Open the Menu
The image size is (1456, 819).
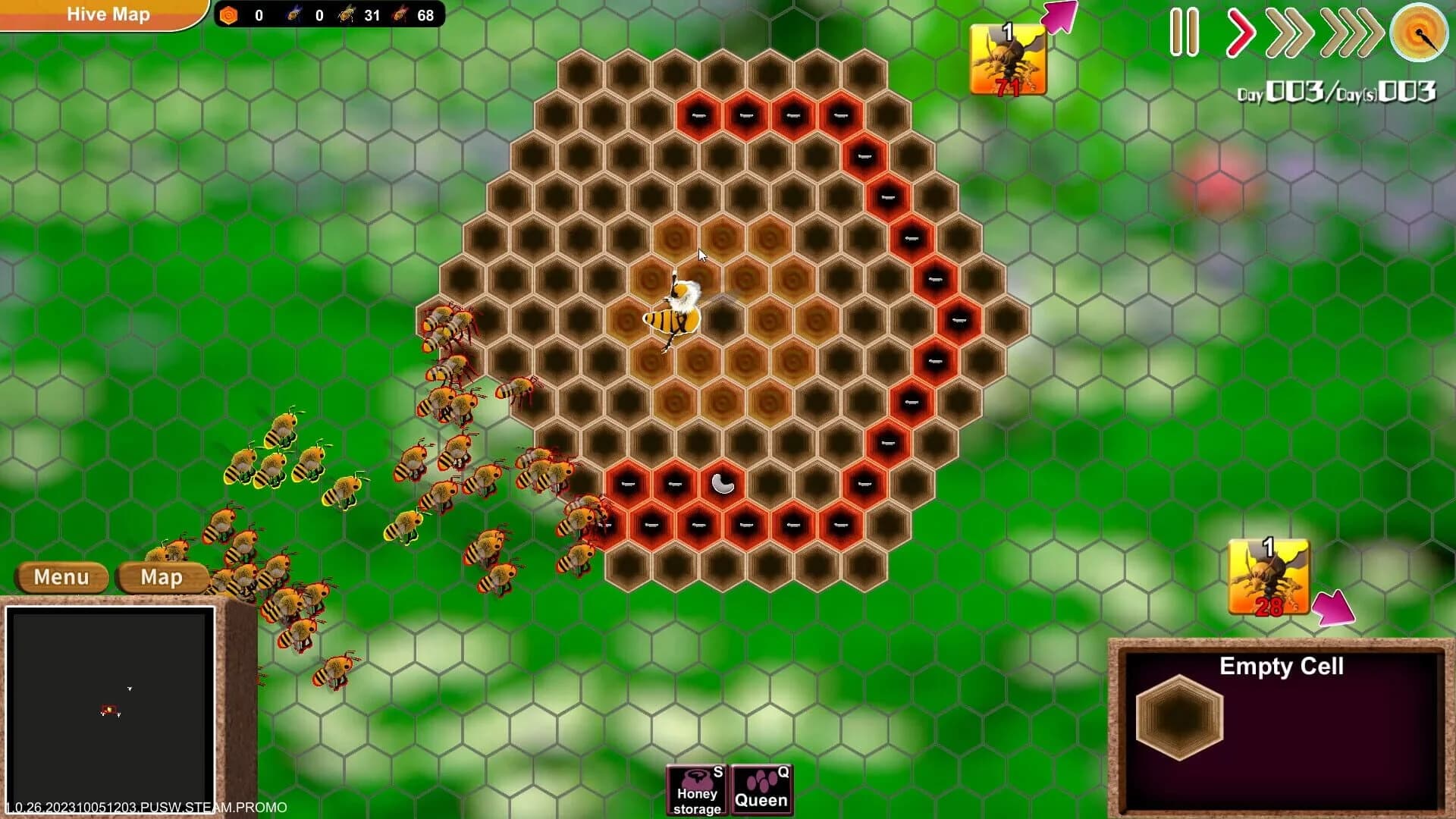[62, 578]
